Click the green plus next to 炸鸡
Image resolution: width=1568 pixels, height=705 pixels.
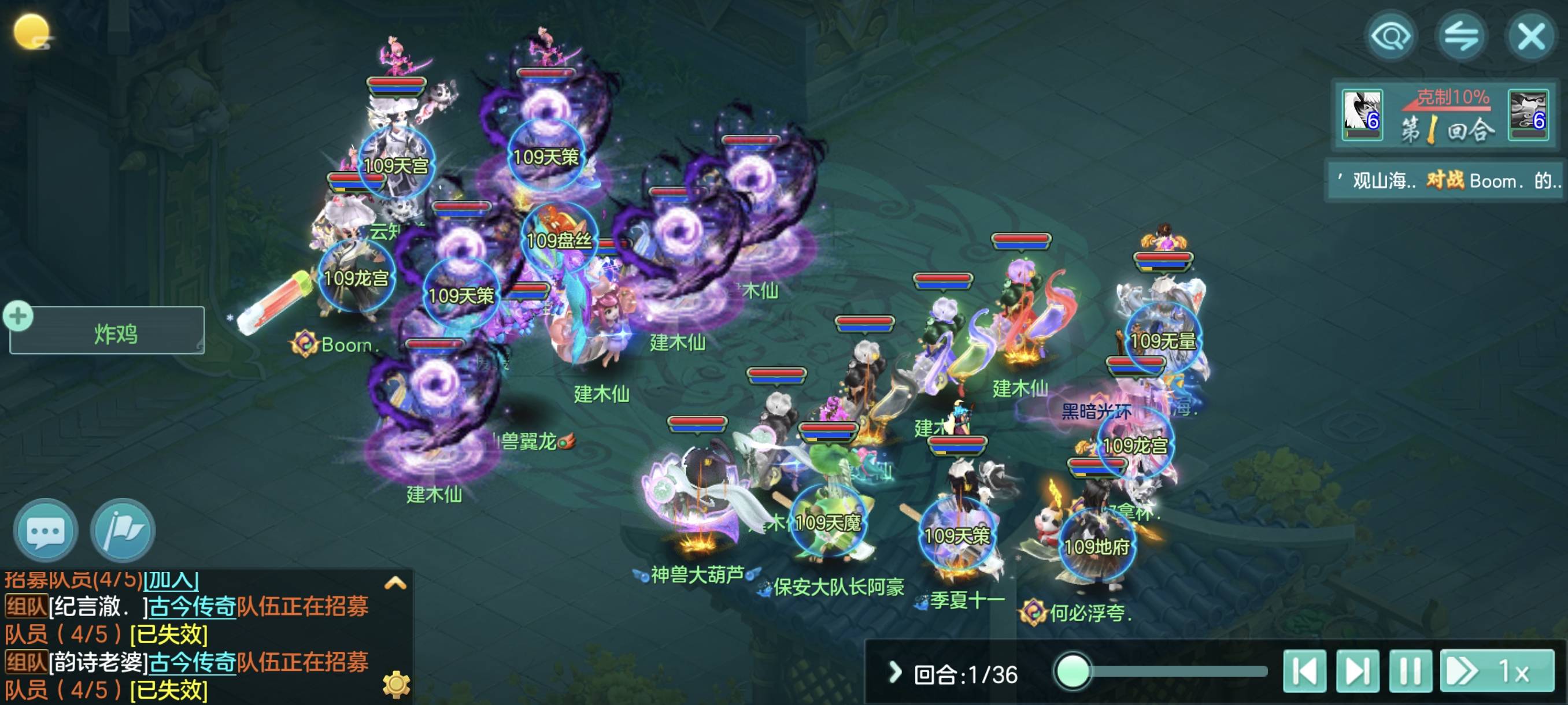coord(19,316)
